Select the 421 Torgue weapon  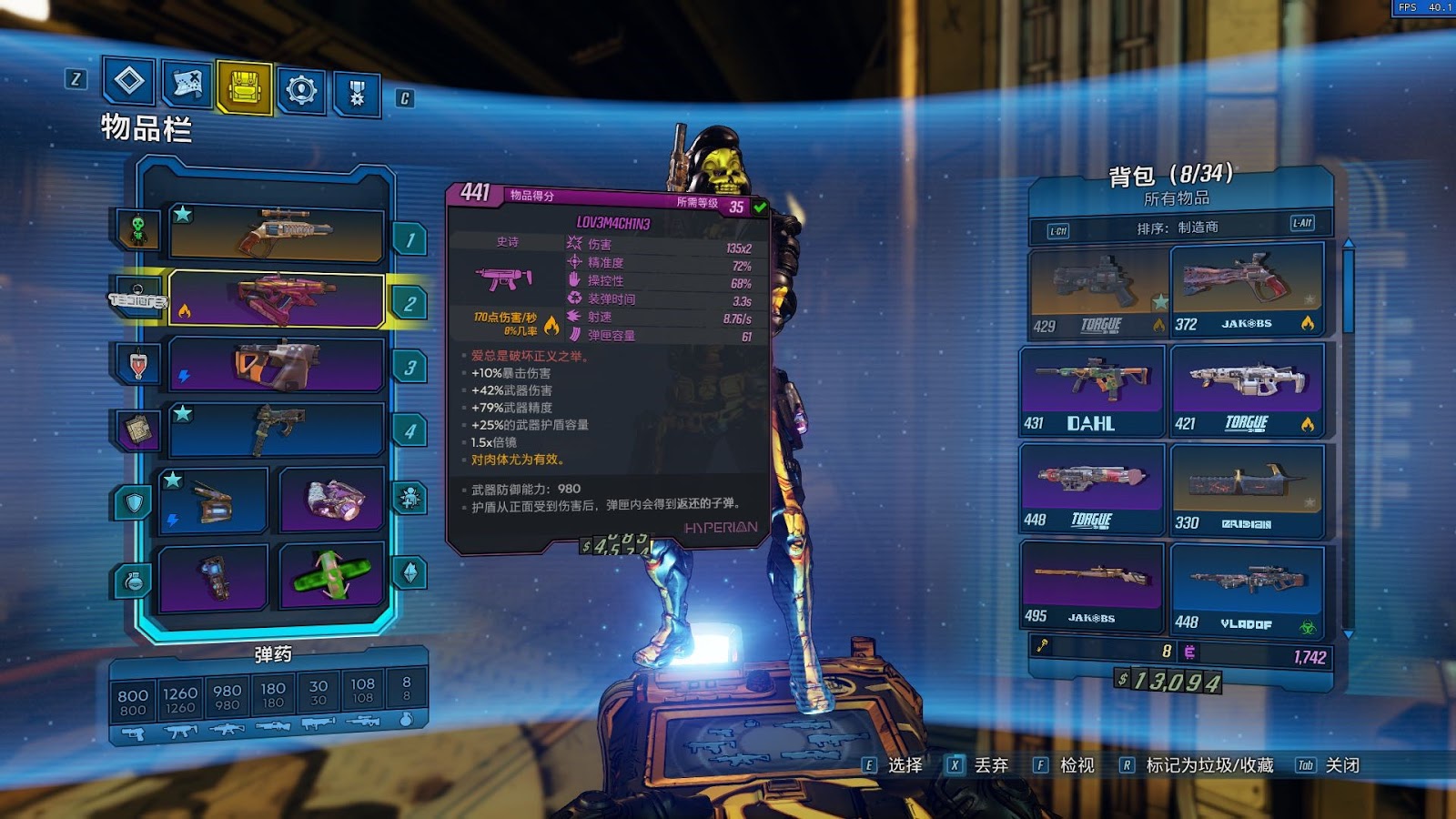pyautogui.click(x=1246, y=389)
